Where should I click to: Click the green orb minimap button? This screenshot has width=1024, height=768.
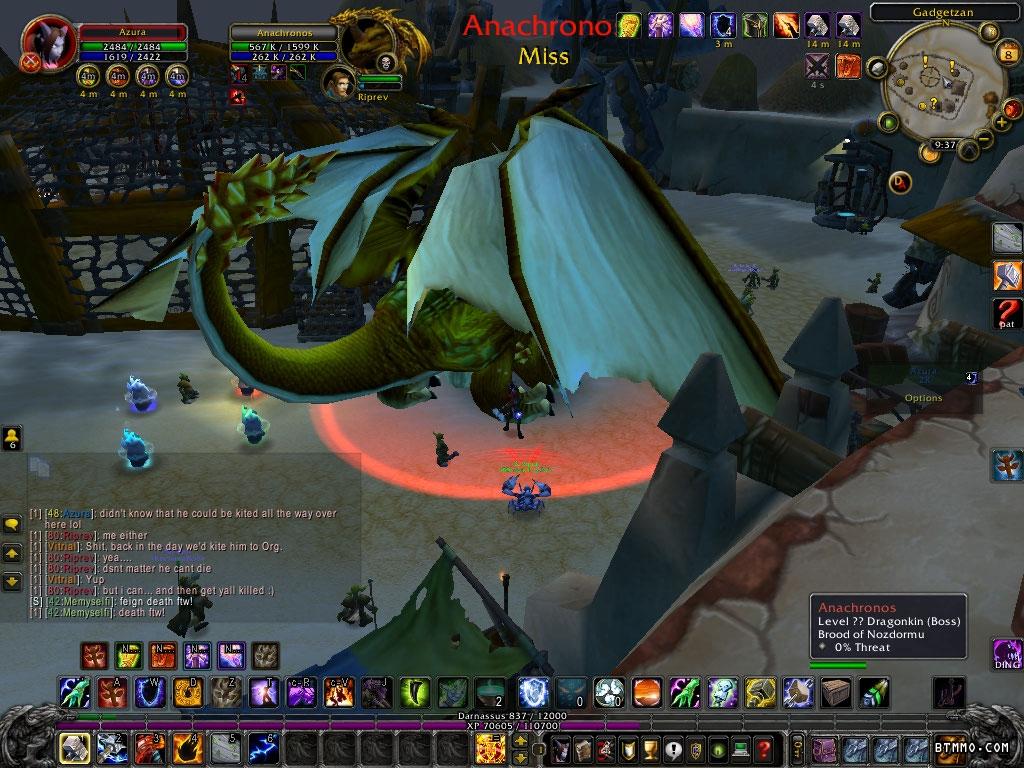pos(887,122)
